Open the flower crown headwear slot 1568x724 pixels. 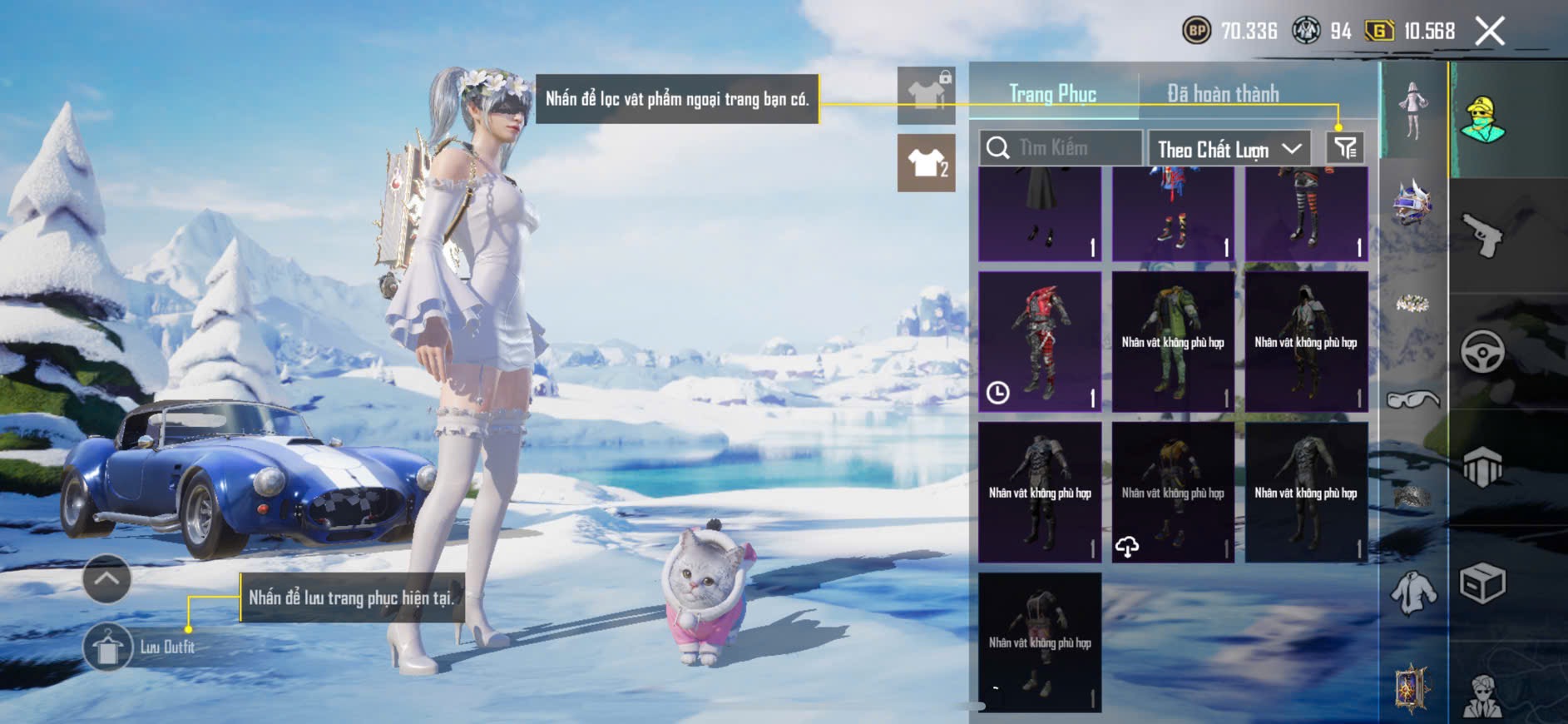[1412, 303]
